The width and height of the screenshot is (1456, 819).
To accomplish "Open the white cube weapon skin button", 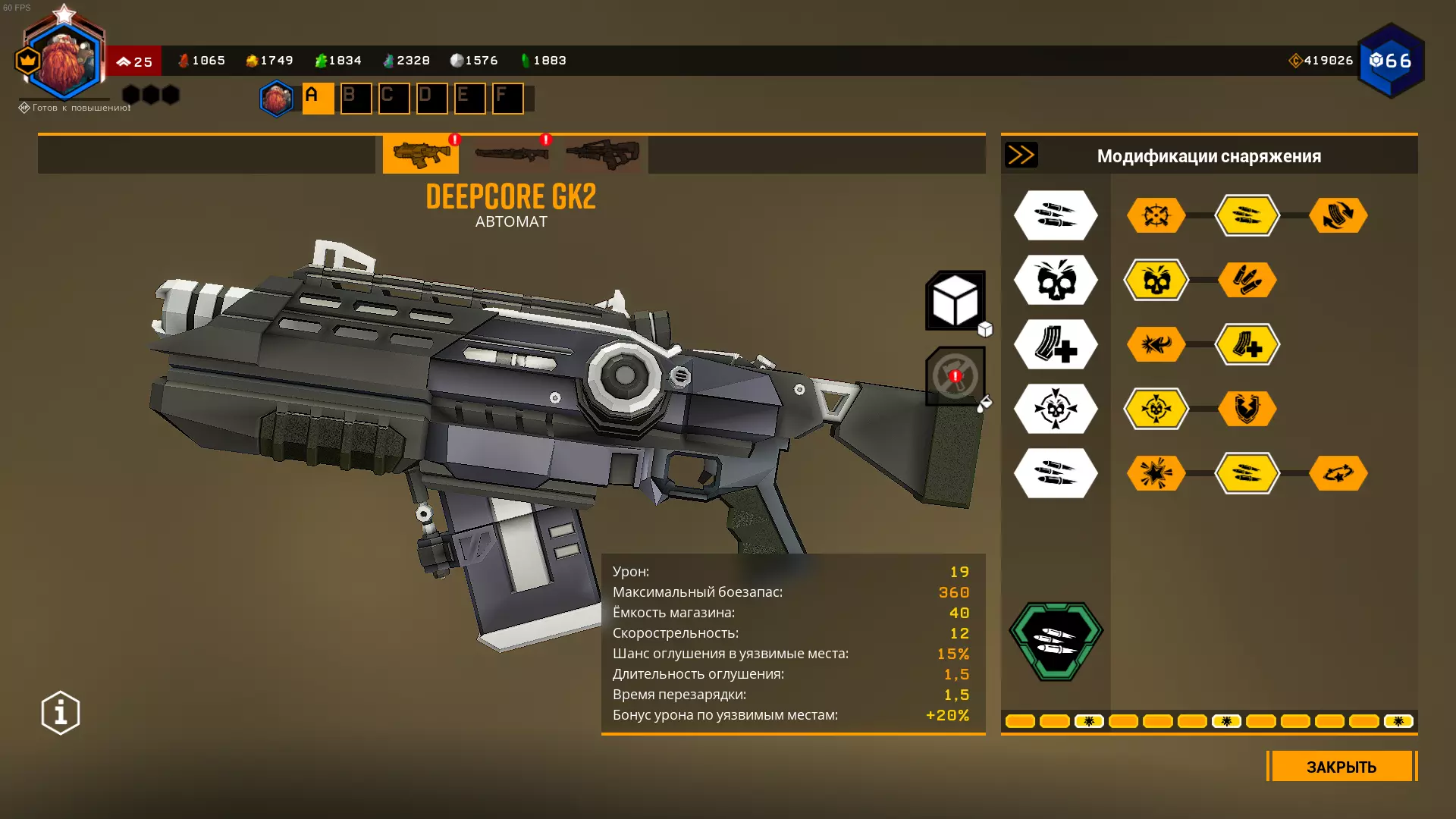I will (x=955, y=300).
